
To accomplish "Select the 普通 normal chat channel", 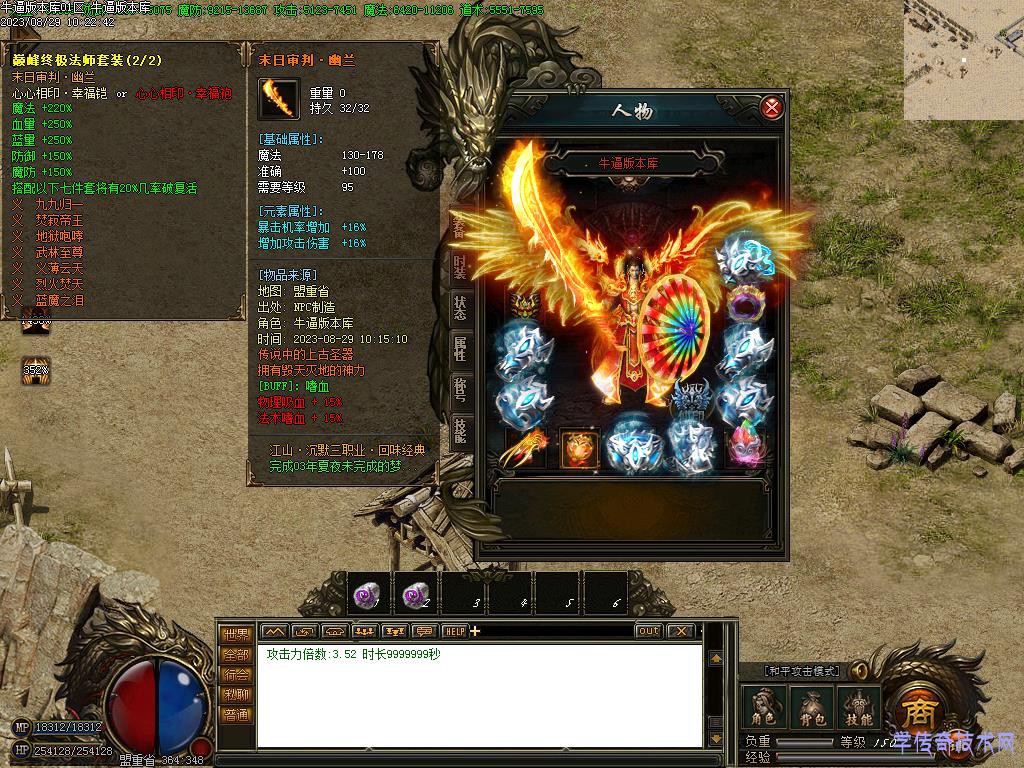I will pyautogui.click(x=236, y=715).
